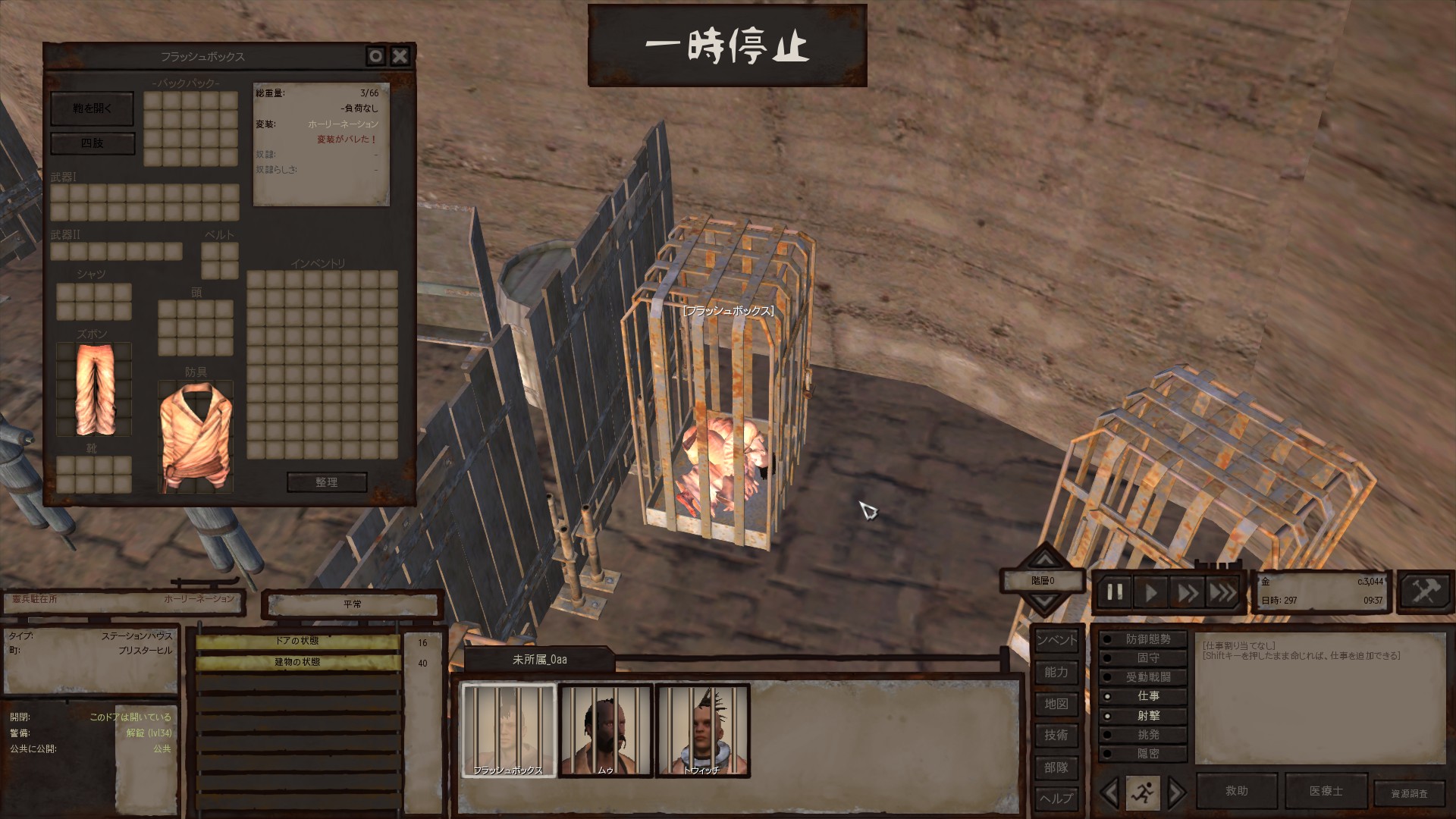Close the フラッシュボックス inventory window
The width and height of the screenshot is (1456, 819).
pyautogui.click(x=400, y=56)
